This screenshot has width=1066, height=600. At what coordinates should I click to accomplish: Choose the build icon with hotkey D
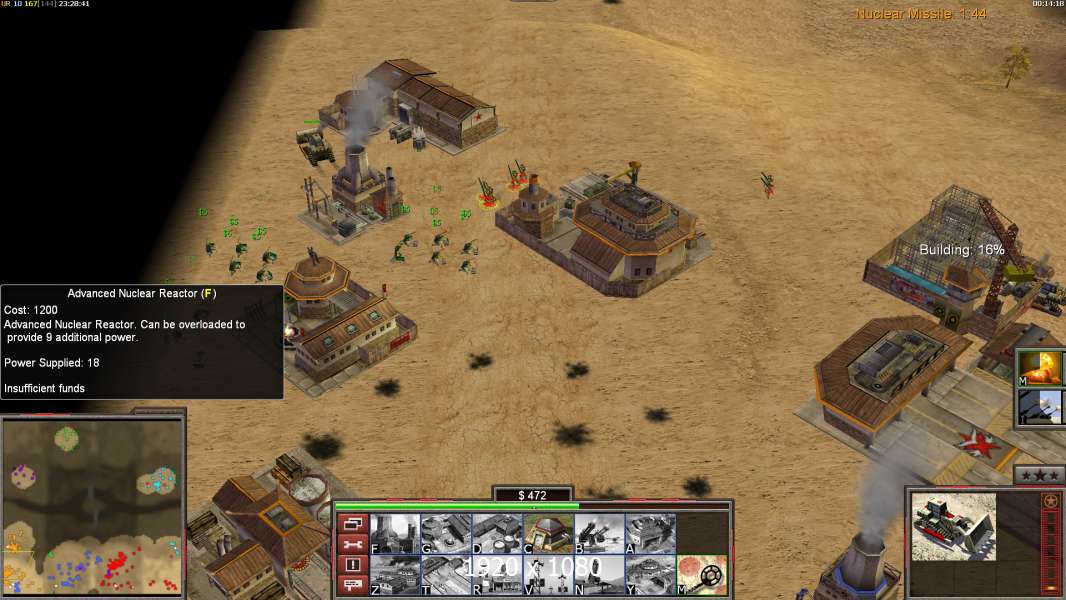(x=497, y=533)
